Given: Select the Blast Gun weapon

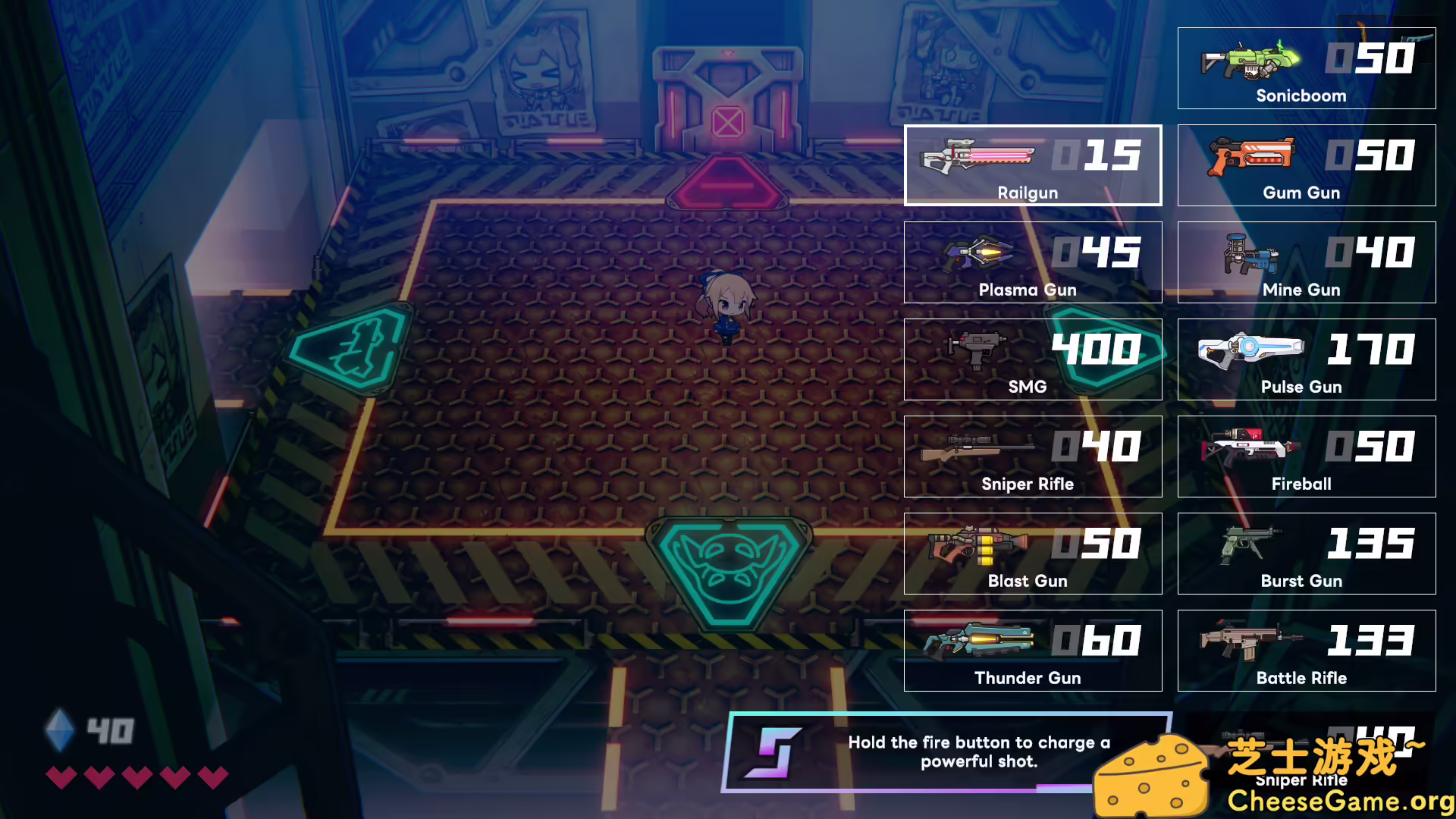Looking at the screenshot, I should (x=1032, y=554).
